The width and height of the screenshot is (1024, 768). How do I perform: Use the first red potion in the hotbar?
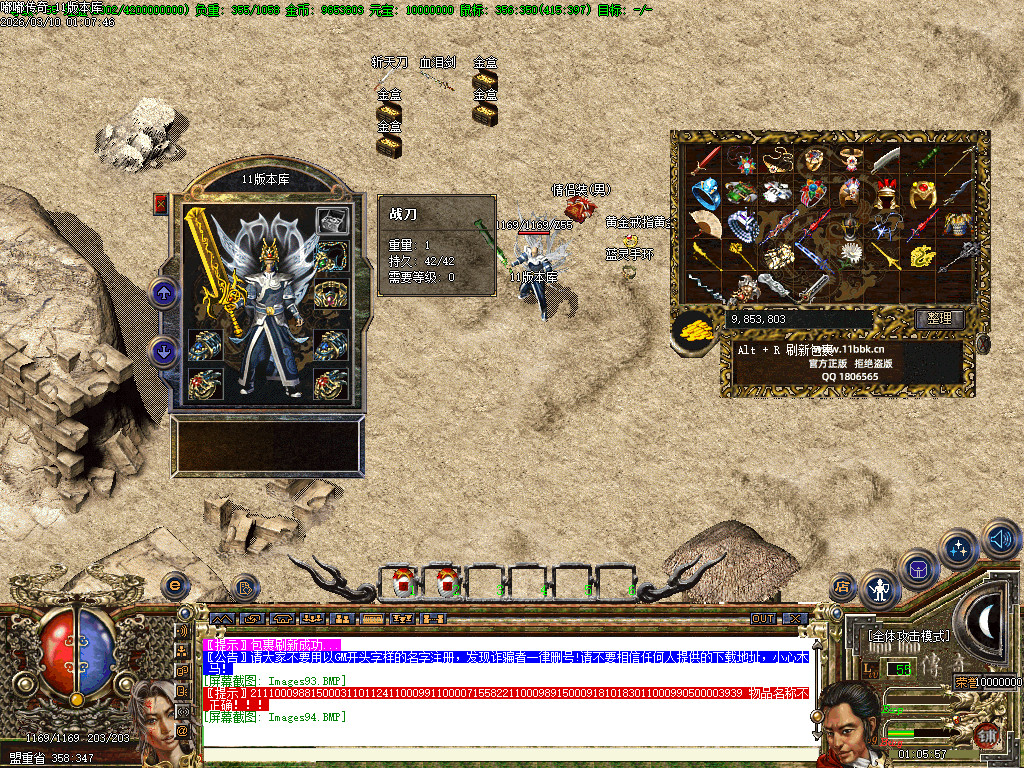pyautogui.click(x=403, y=580)
